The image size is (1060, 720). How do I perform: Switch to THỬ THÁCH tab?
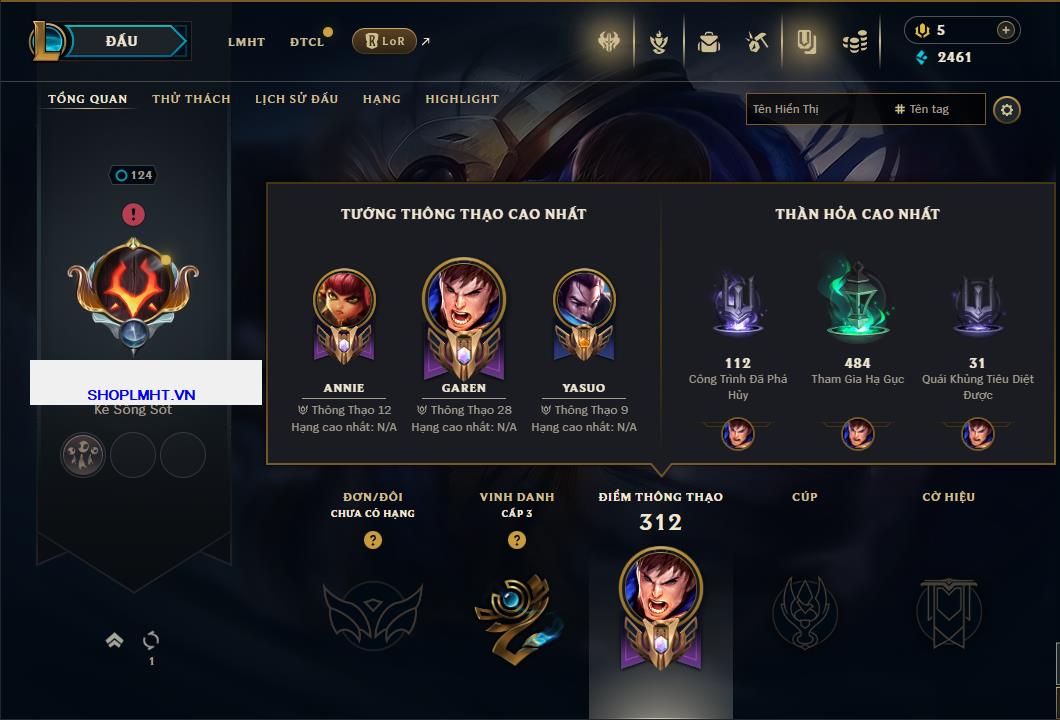191,99
